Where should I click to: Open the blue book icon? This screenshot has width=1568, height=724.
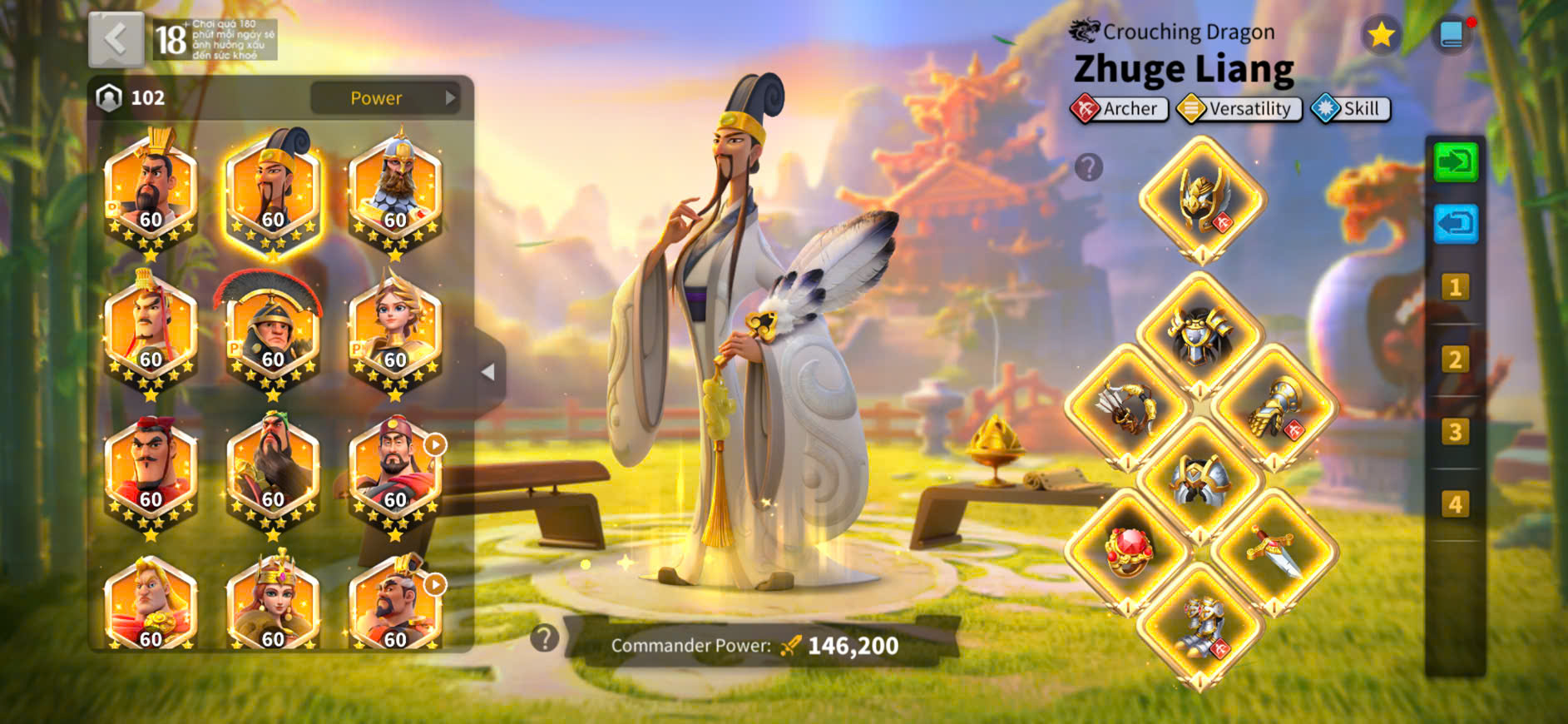coord(1452,35)
